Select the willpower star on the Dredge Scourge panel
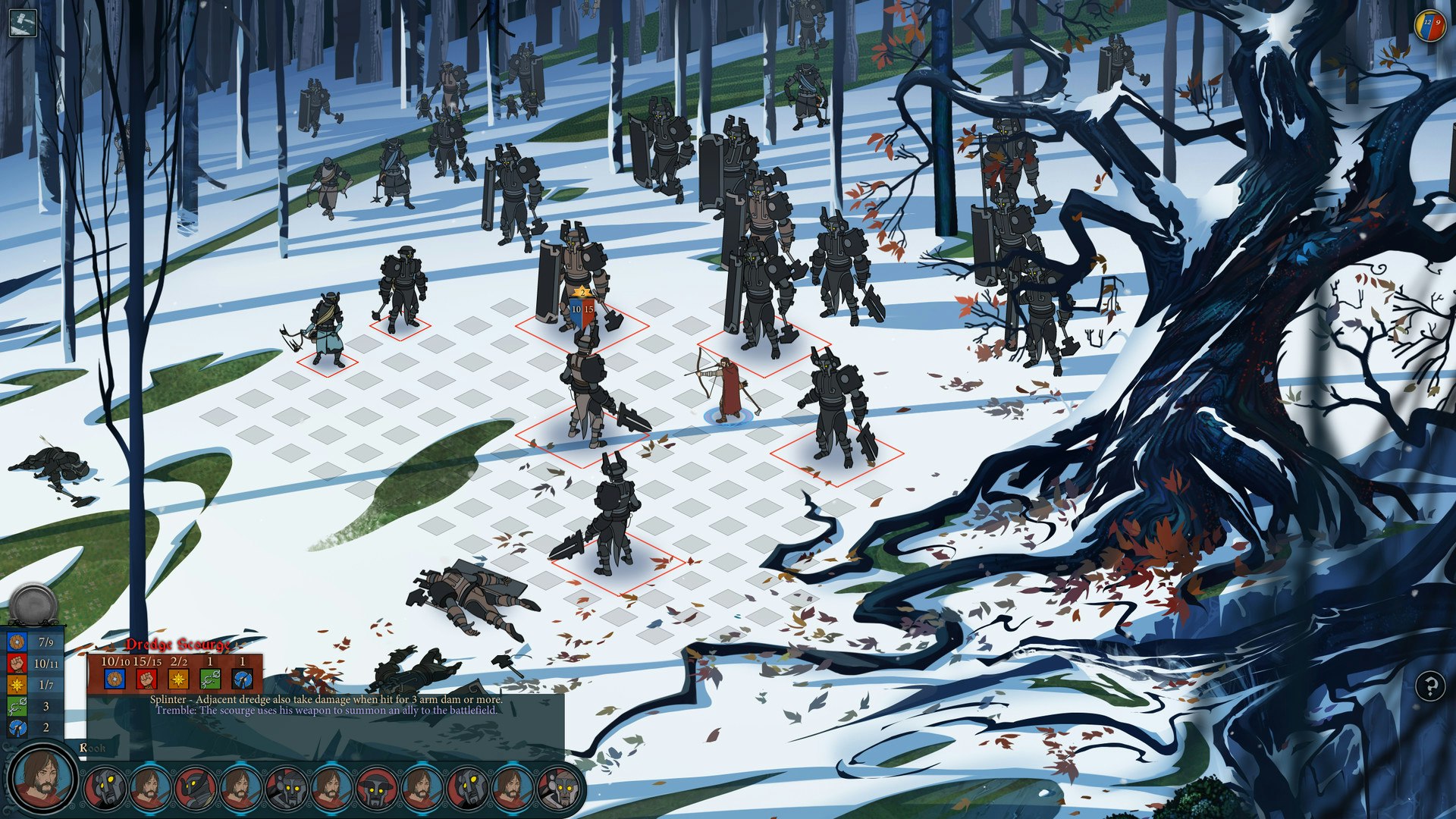This screenshot has height=819, width=1456. pos(179,678)
